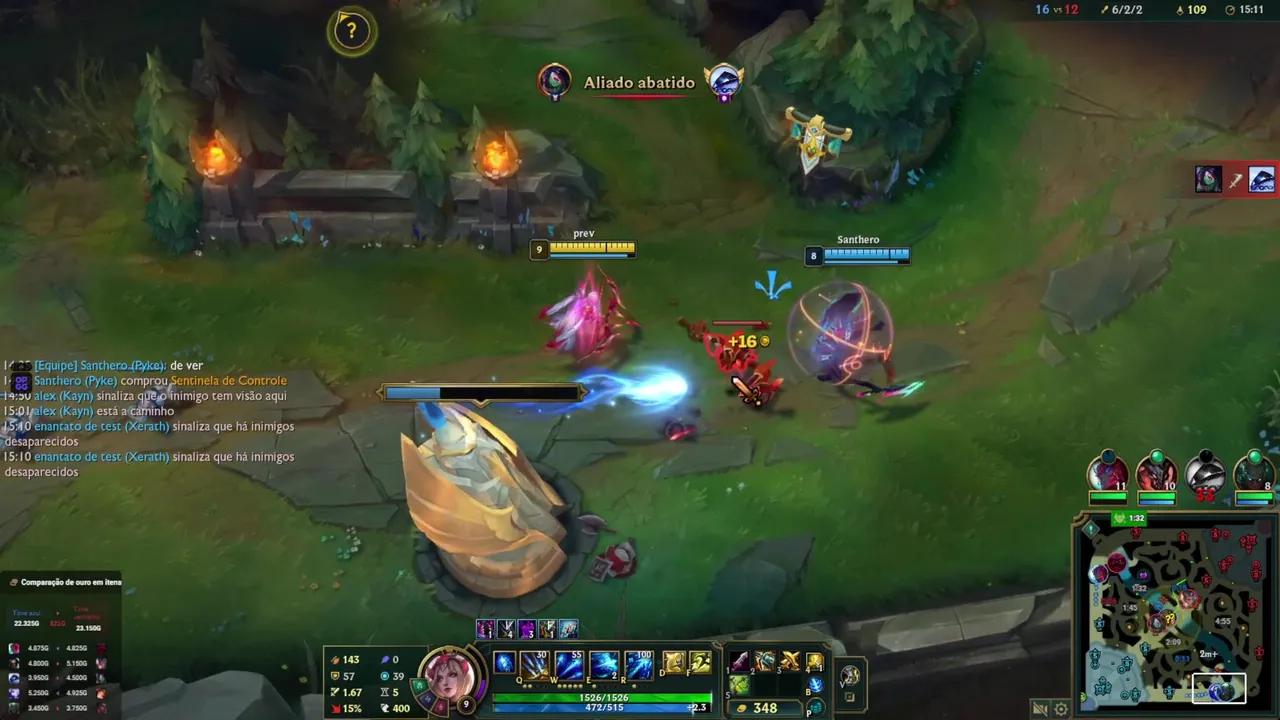
Task: Open the settings gear menu near the minimap
Action: (1060, 707)
